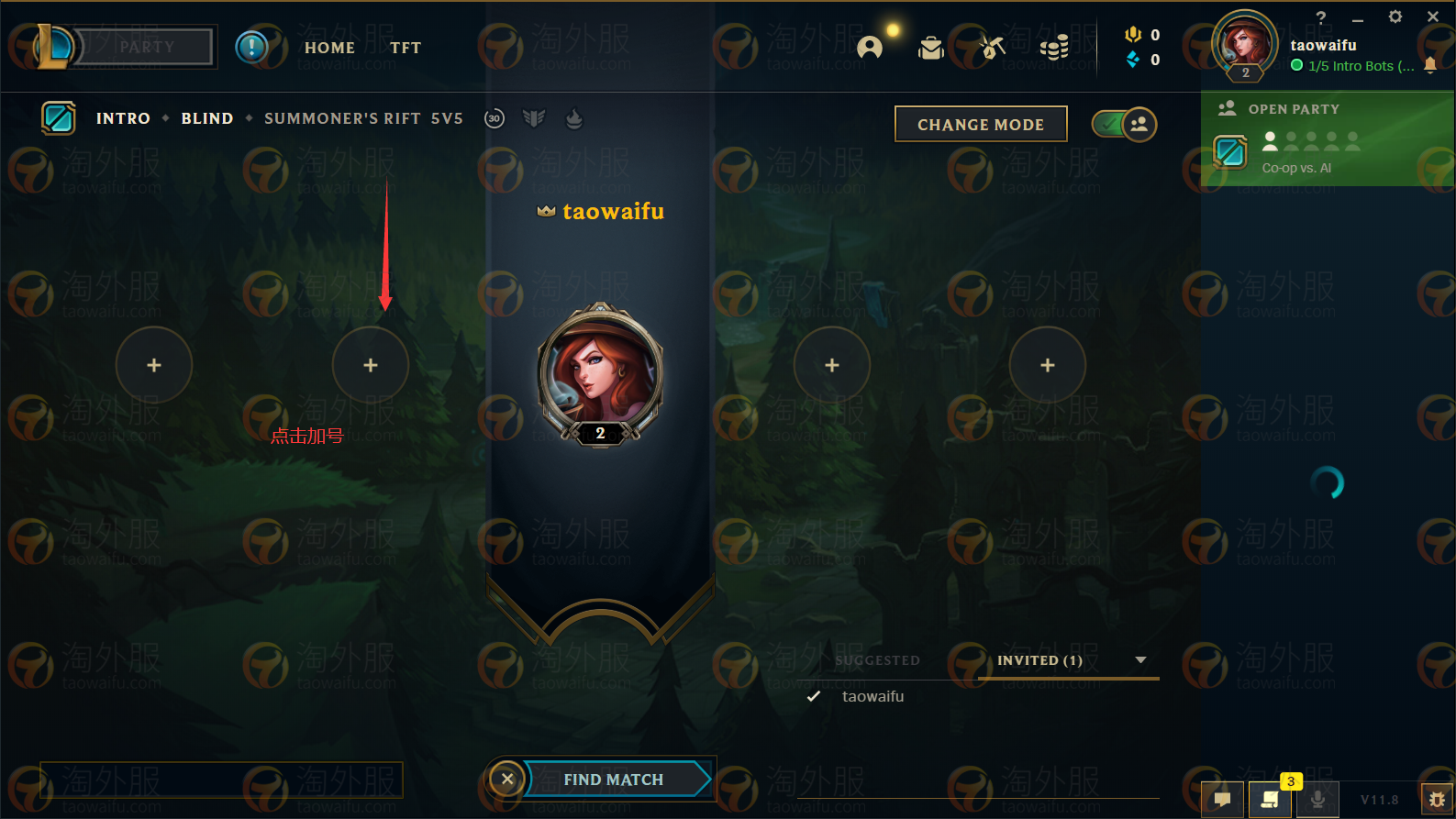The height and width of the screenshot is (819, 1456).
Task: Open Hextech loot crafting icon
Action: coord(992,48)
